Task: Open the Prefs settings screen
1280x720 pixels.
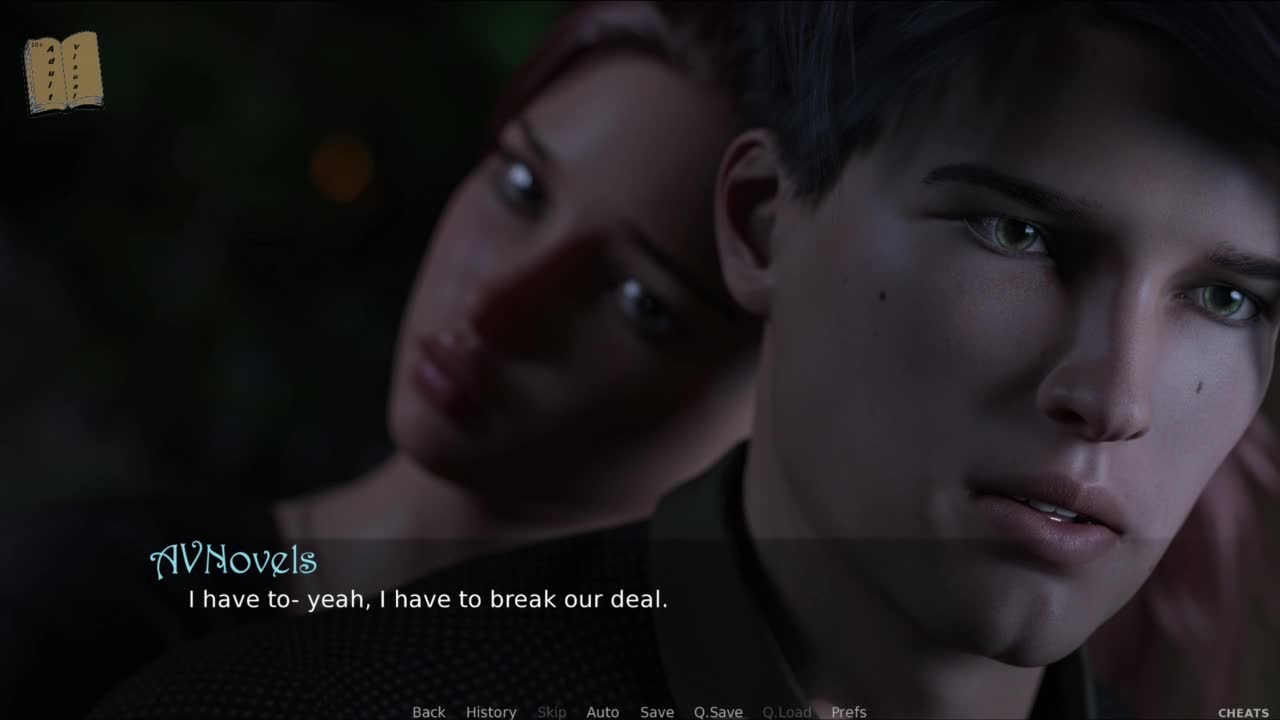Action: pyautogui.click(x=849, y=712)
